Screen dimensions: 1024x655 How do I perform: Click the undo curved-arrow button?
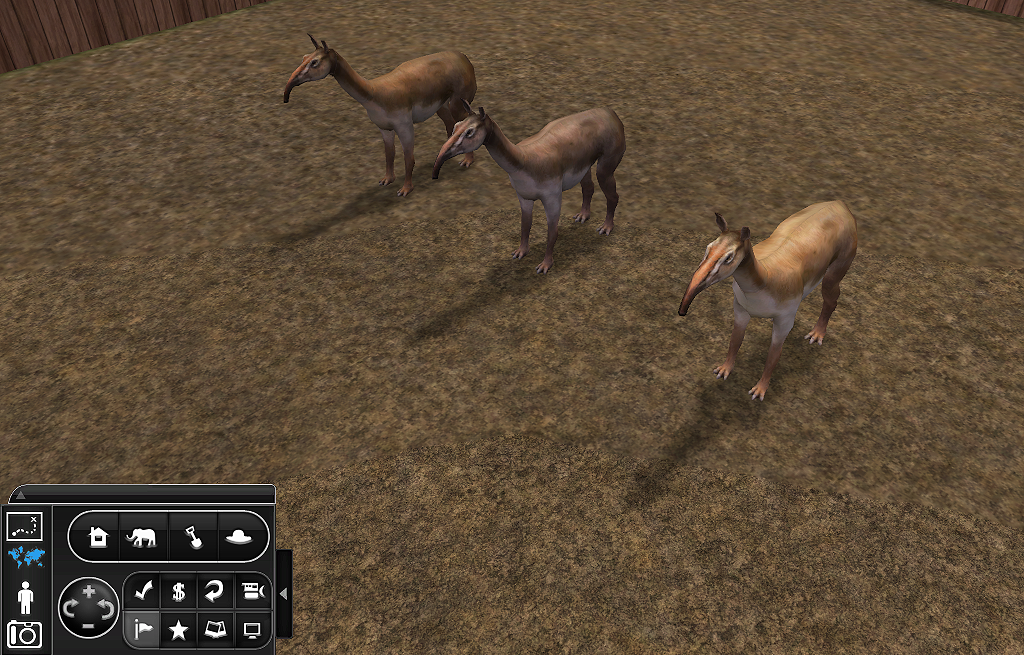click(215, 592)
